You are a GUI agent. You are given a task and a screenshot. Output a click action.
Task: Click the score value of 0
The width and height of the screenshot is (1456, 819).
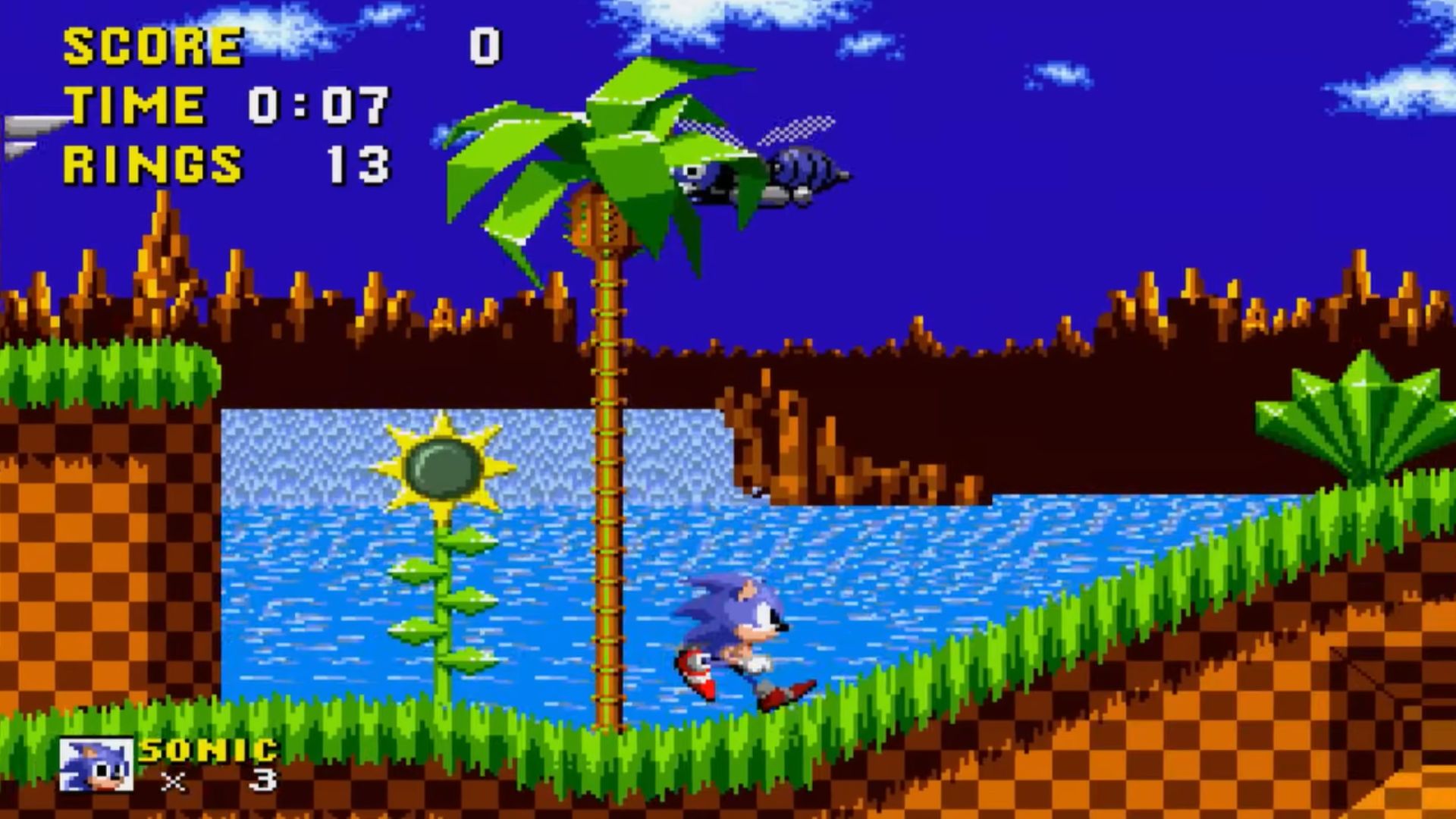click(485, 45)
